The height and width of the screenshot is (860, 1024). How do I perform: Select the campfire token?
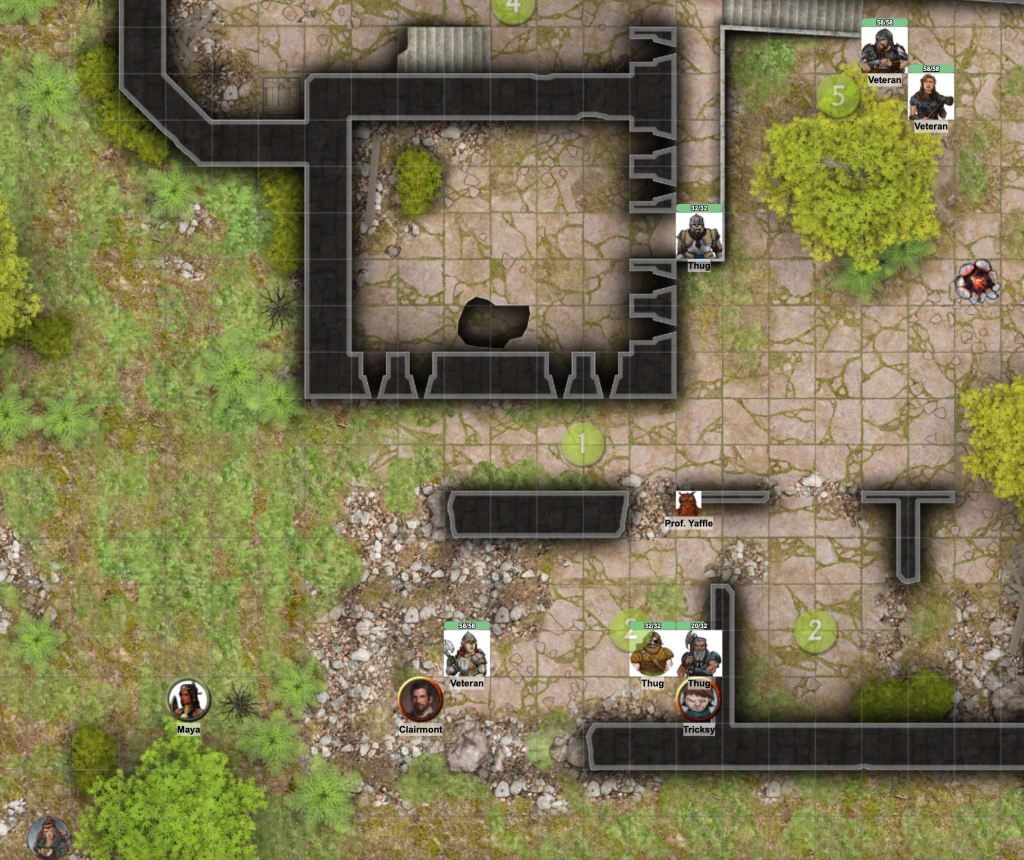coord(976,281)
